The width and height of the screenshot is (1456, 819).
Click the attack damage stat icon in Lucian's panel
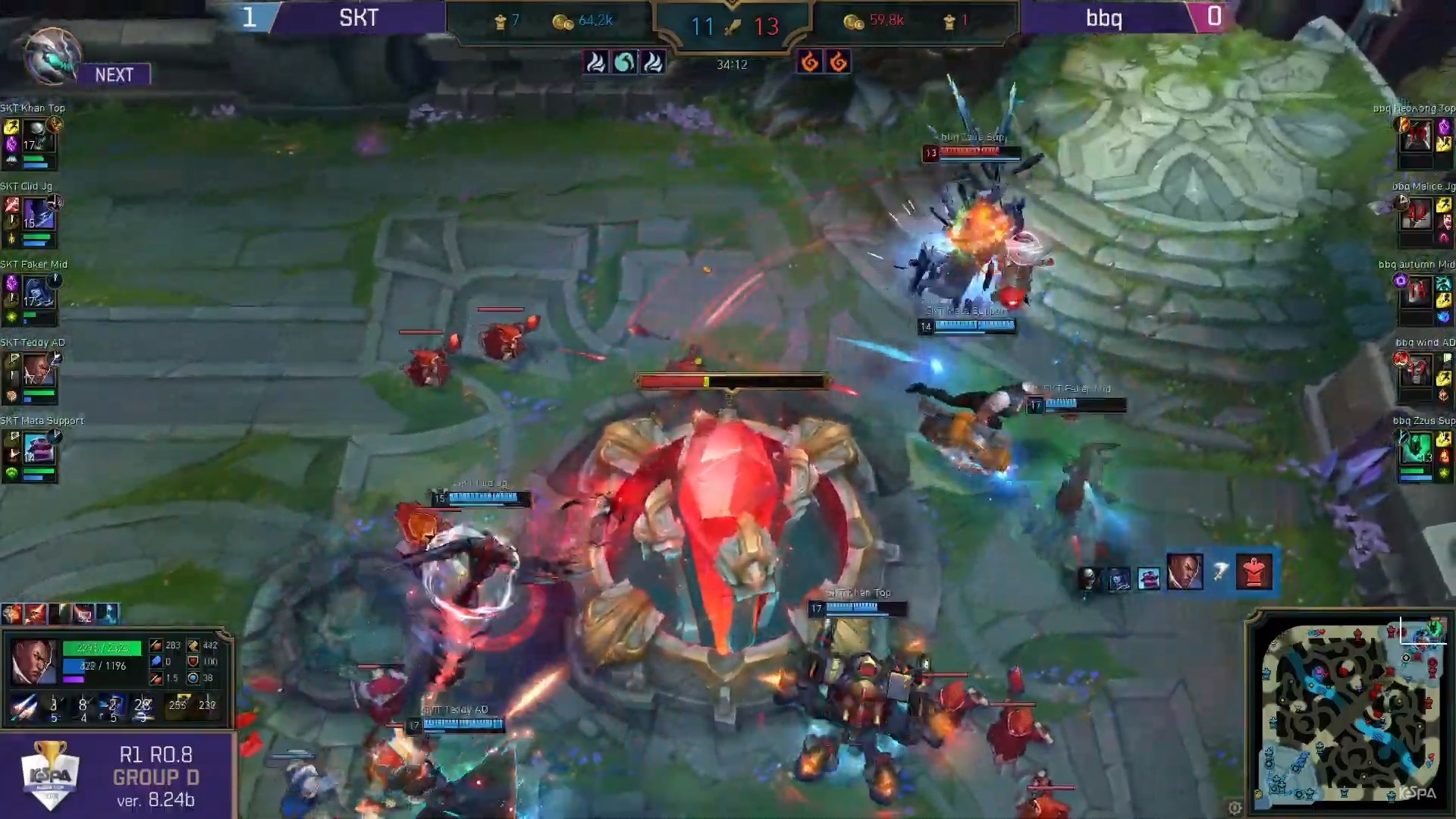click(156, 646)
